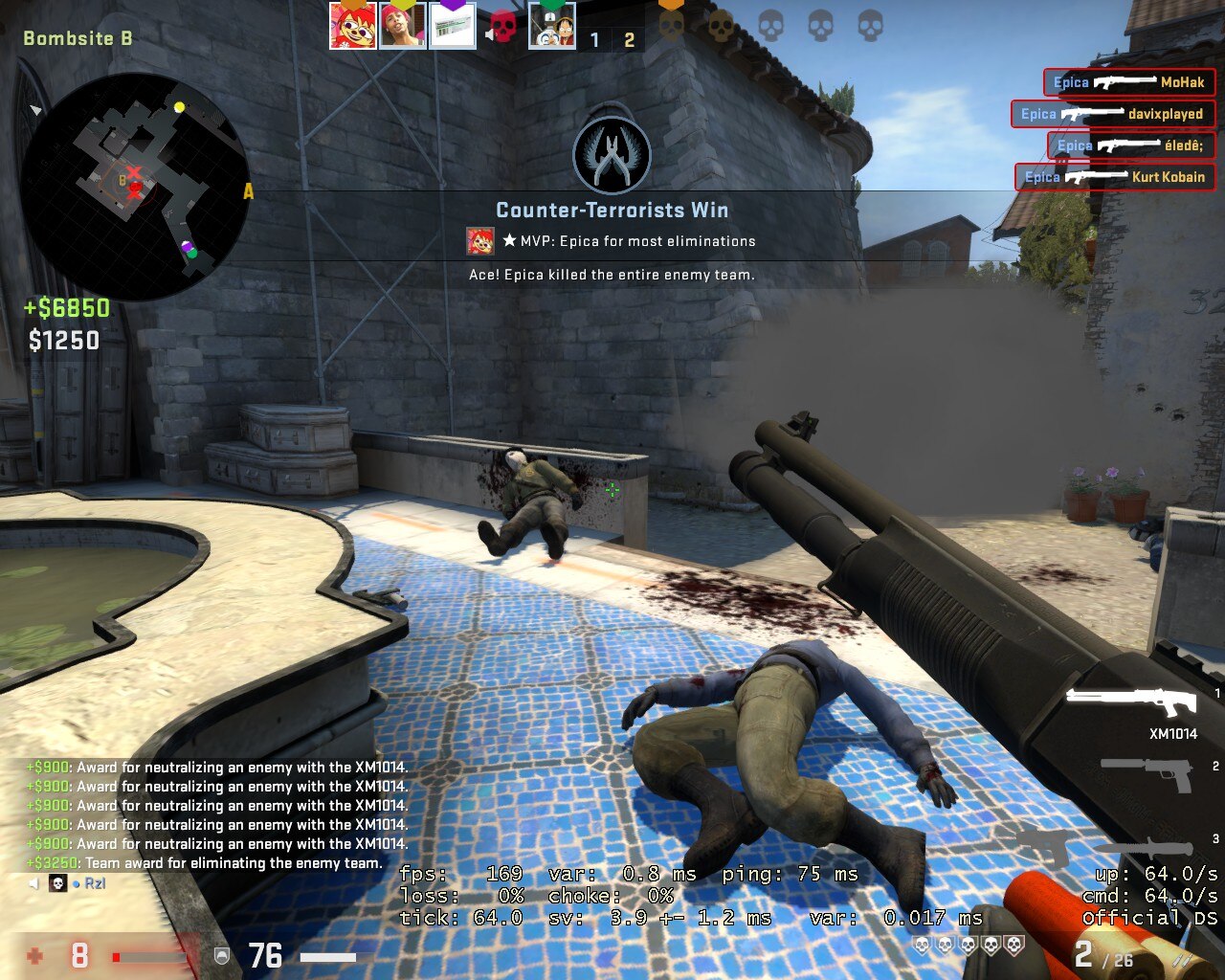Click the circular radar minimap
This screenshot has height=980, width=1225.
[x=134, y=187]
